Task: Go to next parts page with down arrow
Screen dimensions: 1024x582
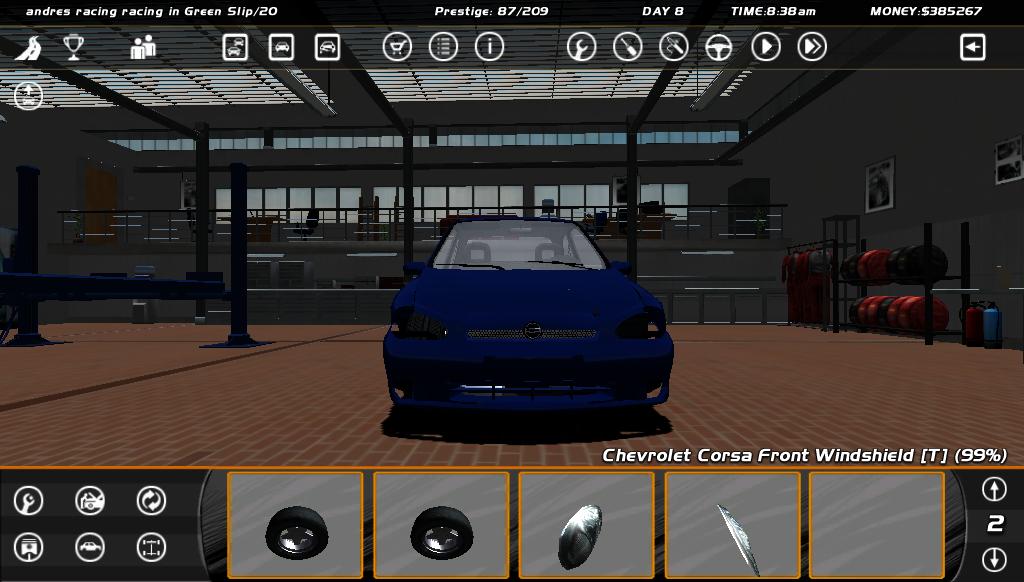Action: coord(993,559)
